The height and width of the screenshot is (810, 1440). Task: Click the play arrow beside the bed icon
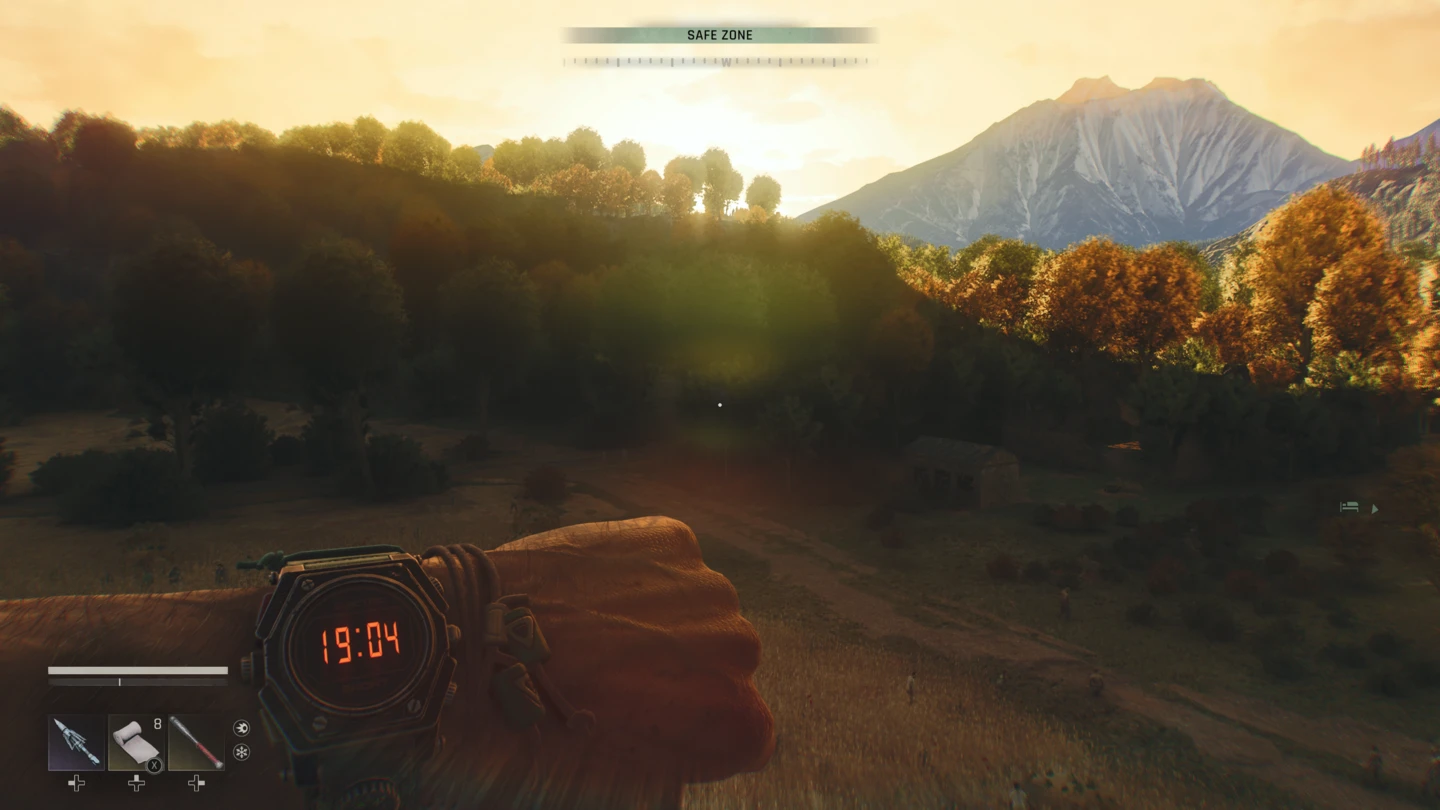point(1376,508)
